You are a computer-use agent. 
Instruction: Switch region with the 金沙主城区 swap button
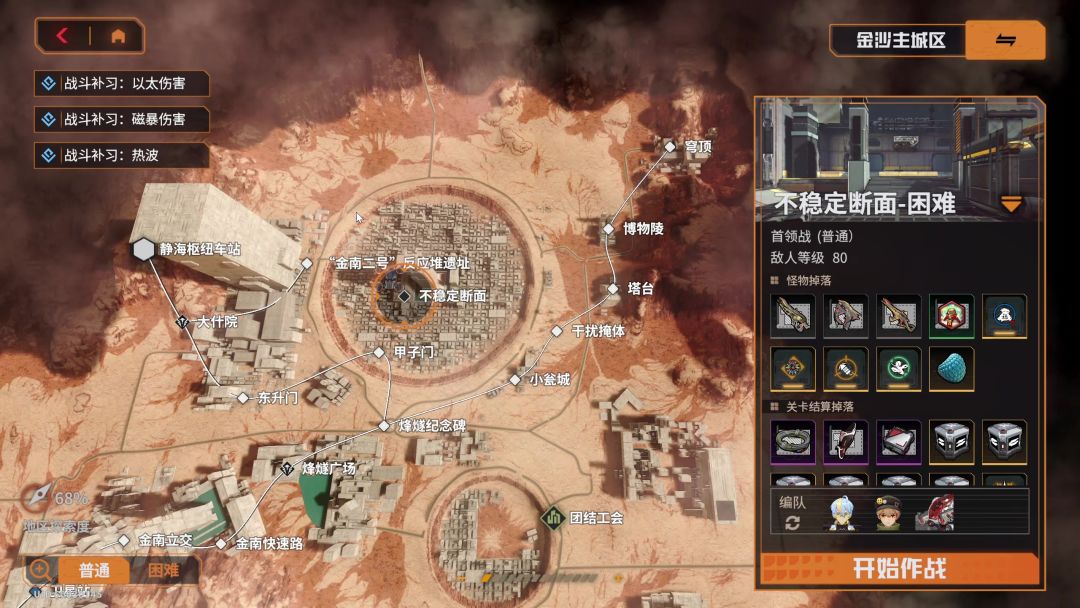(x=1005, y=40)
